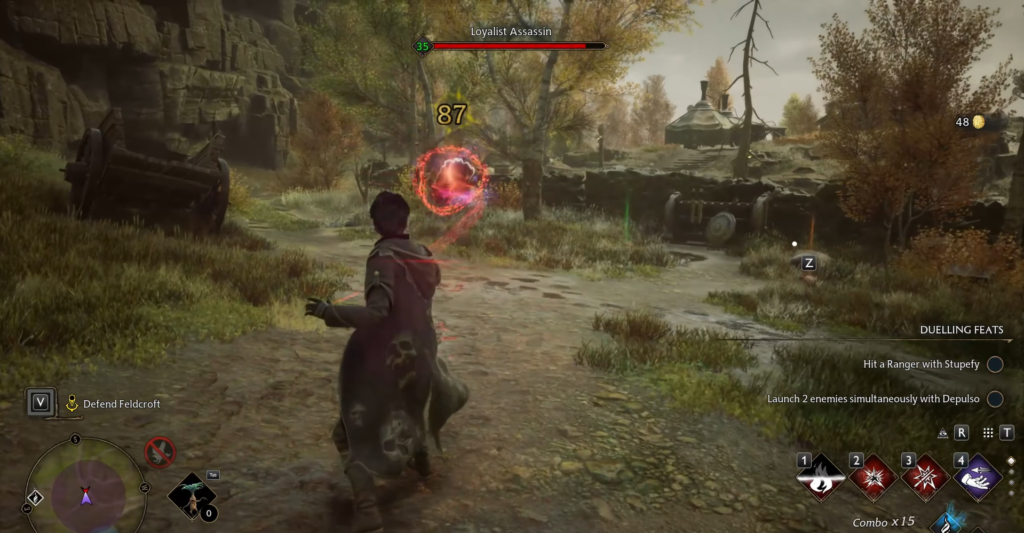The height and width of the screenshot is (533, 1024).
Task: Open the circular minimap
Action: pyautogui.click(x=85, y=492)
